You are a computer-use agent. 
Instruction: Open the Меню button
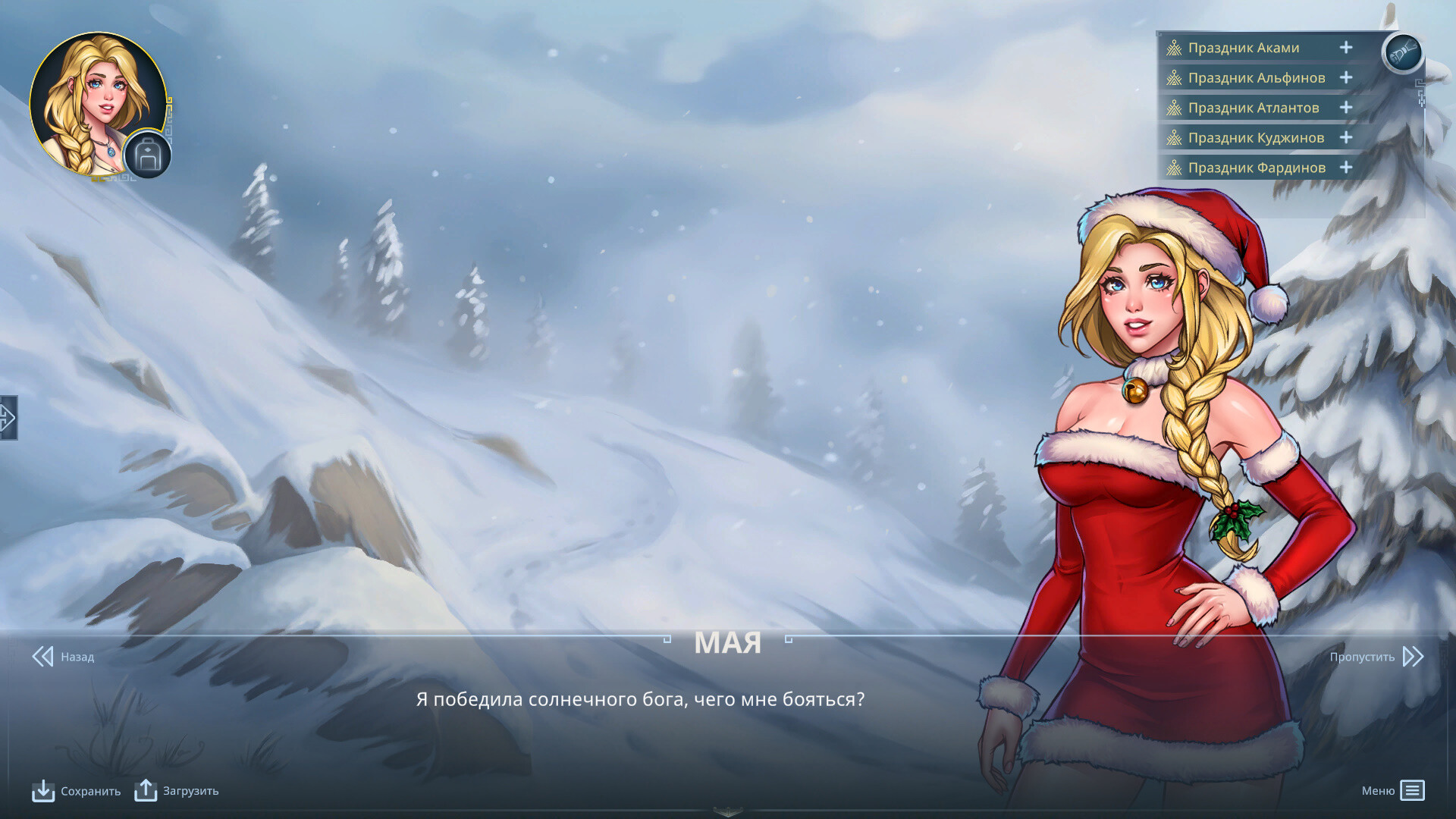coord(1393,791)
